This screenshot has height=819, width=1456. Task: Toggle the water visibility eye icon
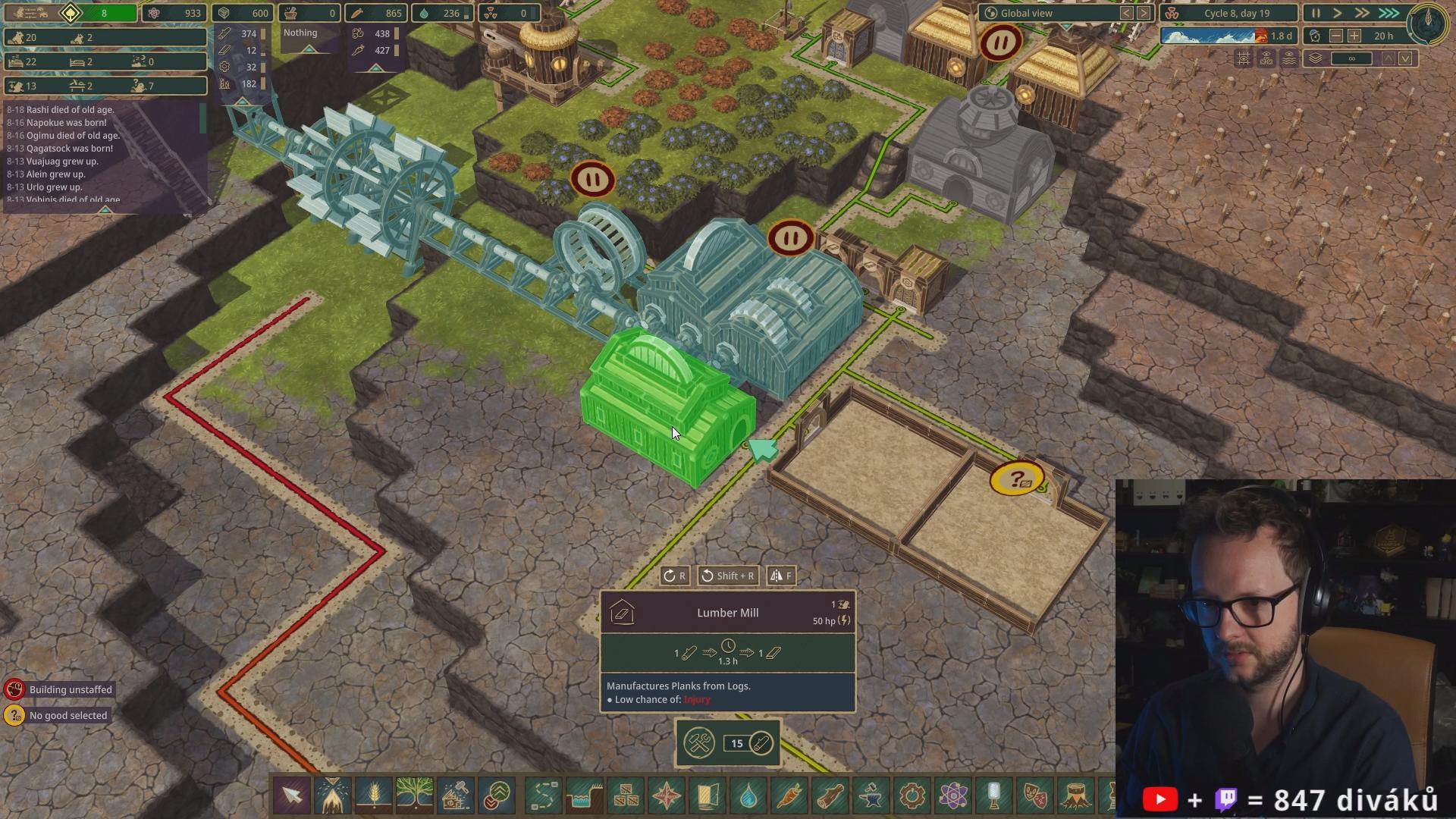[1288, 58]
